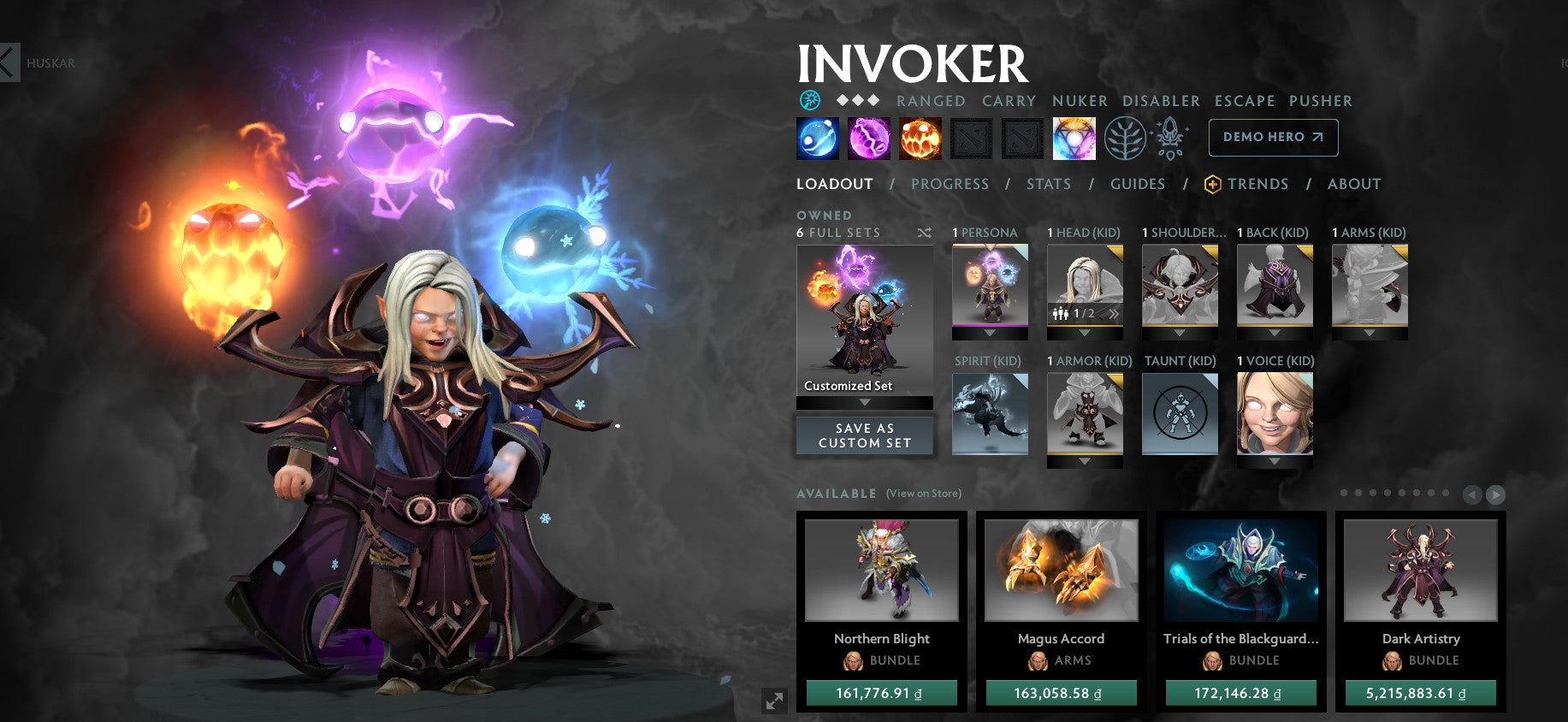Click the Aghanim's upgrades icon
This screenshot has width=1568, height=722.
click(1171, 138)
